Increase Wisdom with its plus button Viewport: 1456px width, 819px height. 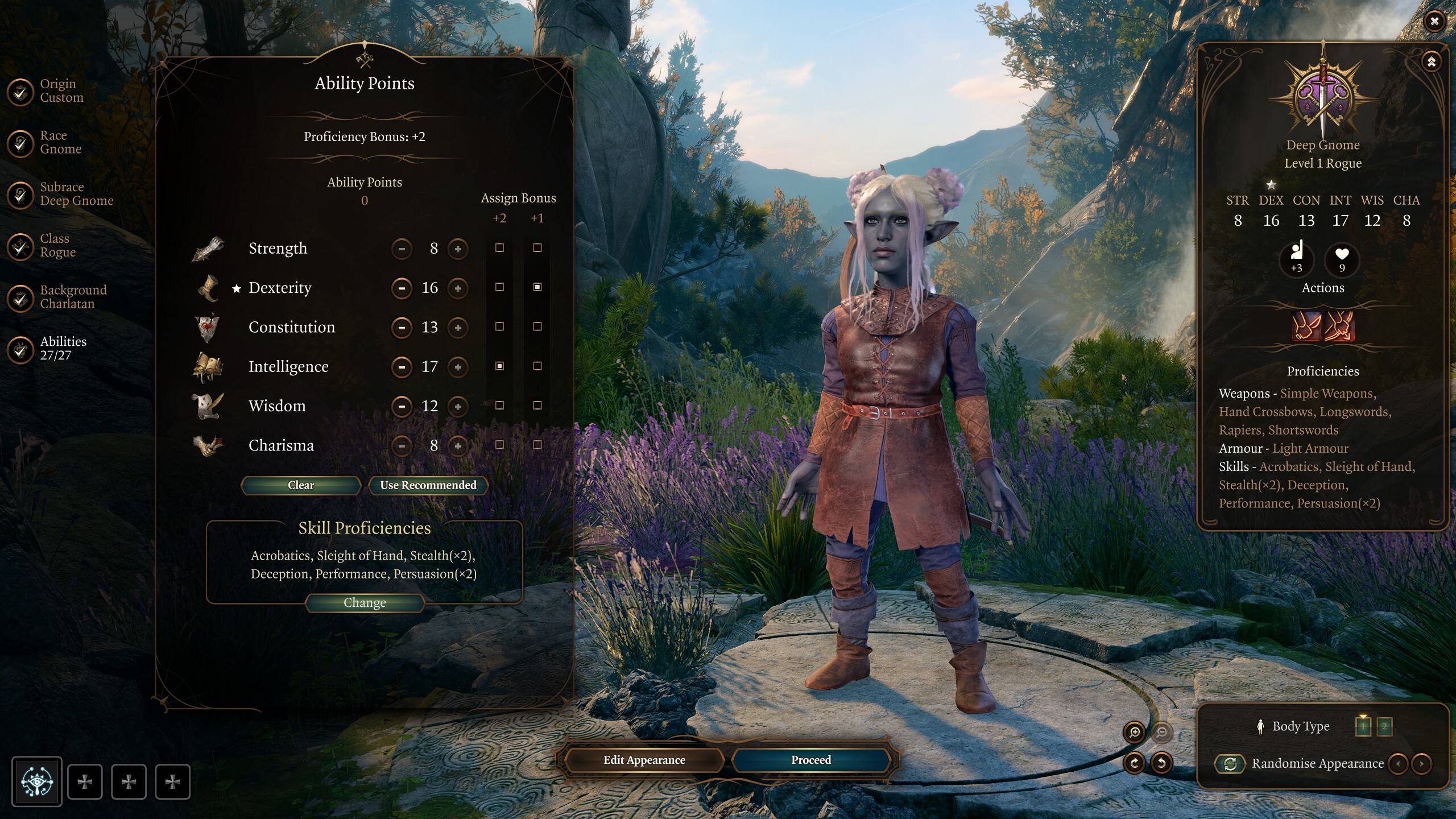(x=458, y=406)
